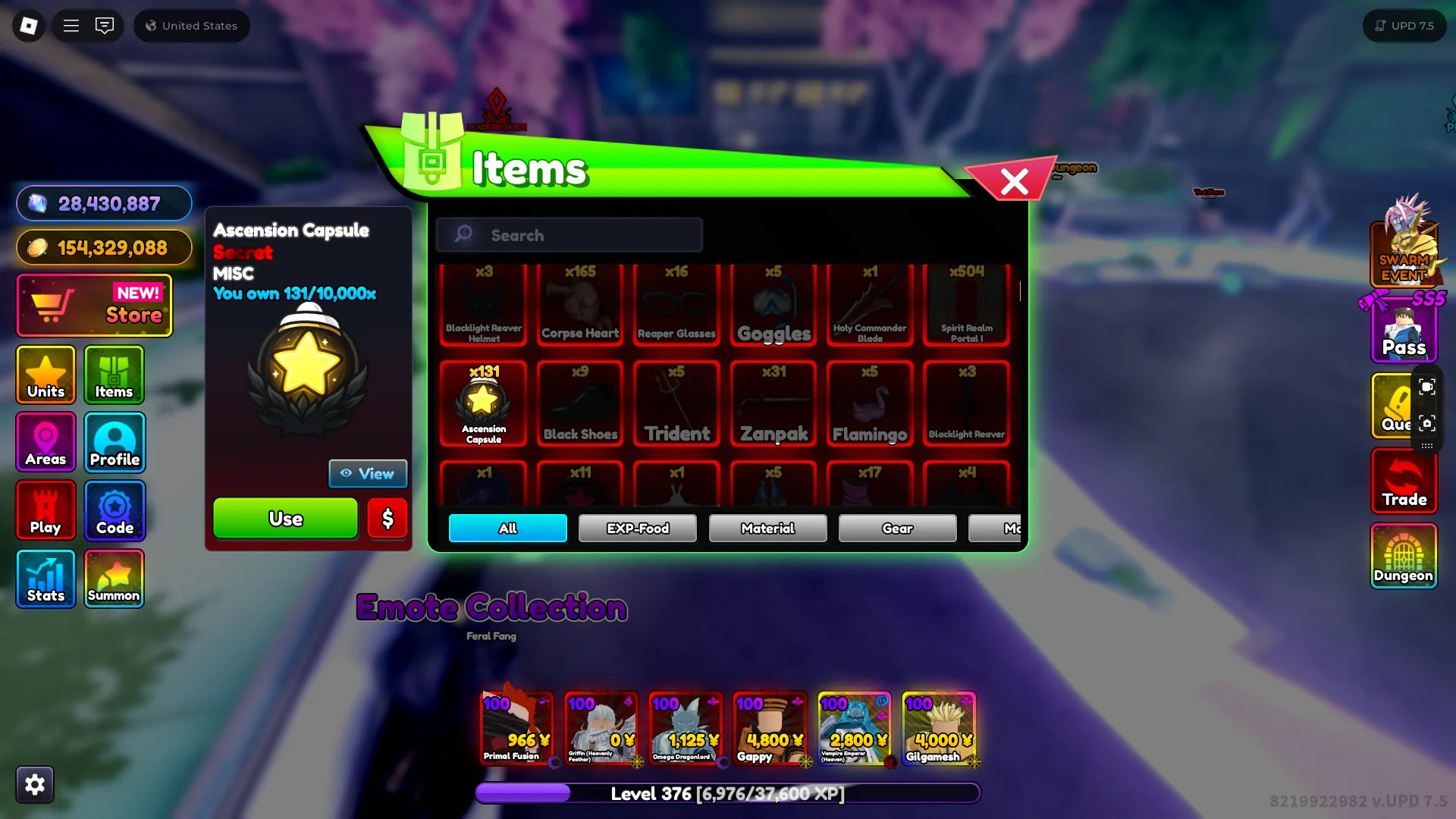
Task: Open the Areas map panel
Action: [x=45, y=442]
